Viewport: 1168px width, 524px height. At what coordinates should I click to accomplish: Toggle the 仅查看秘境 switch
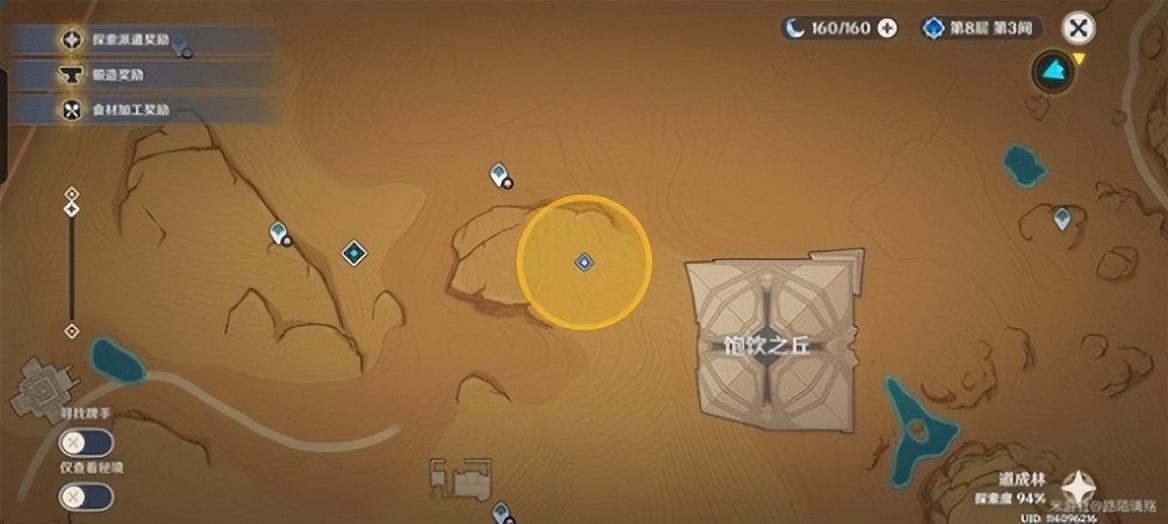(86, 496)
